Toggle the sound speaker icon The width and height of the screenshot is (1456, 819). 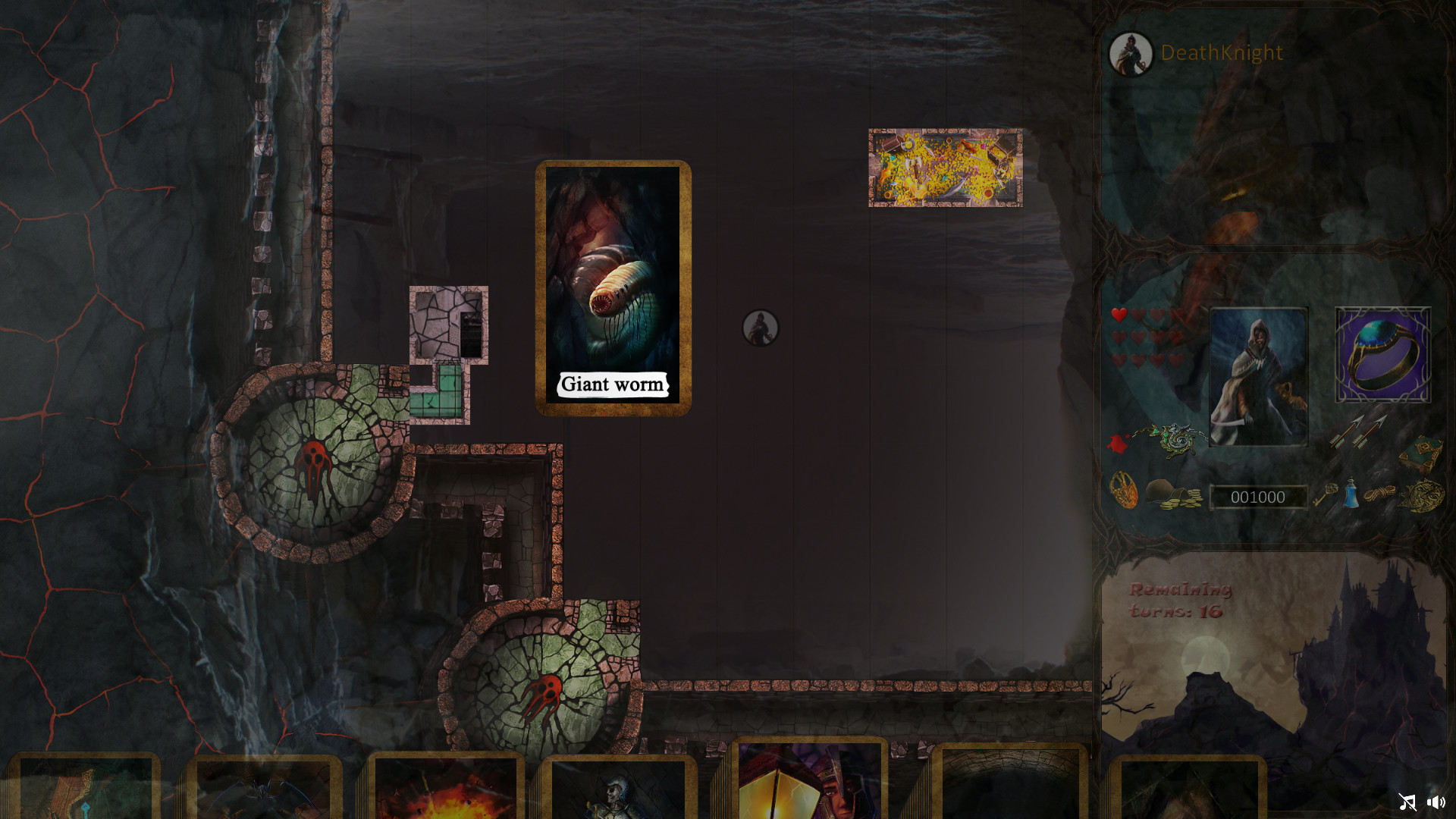[1437, 802]
